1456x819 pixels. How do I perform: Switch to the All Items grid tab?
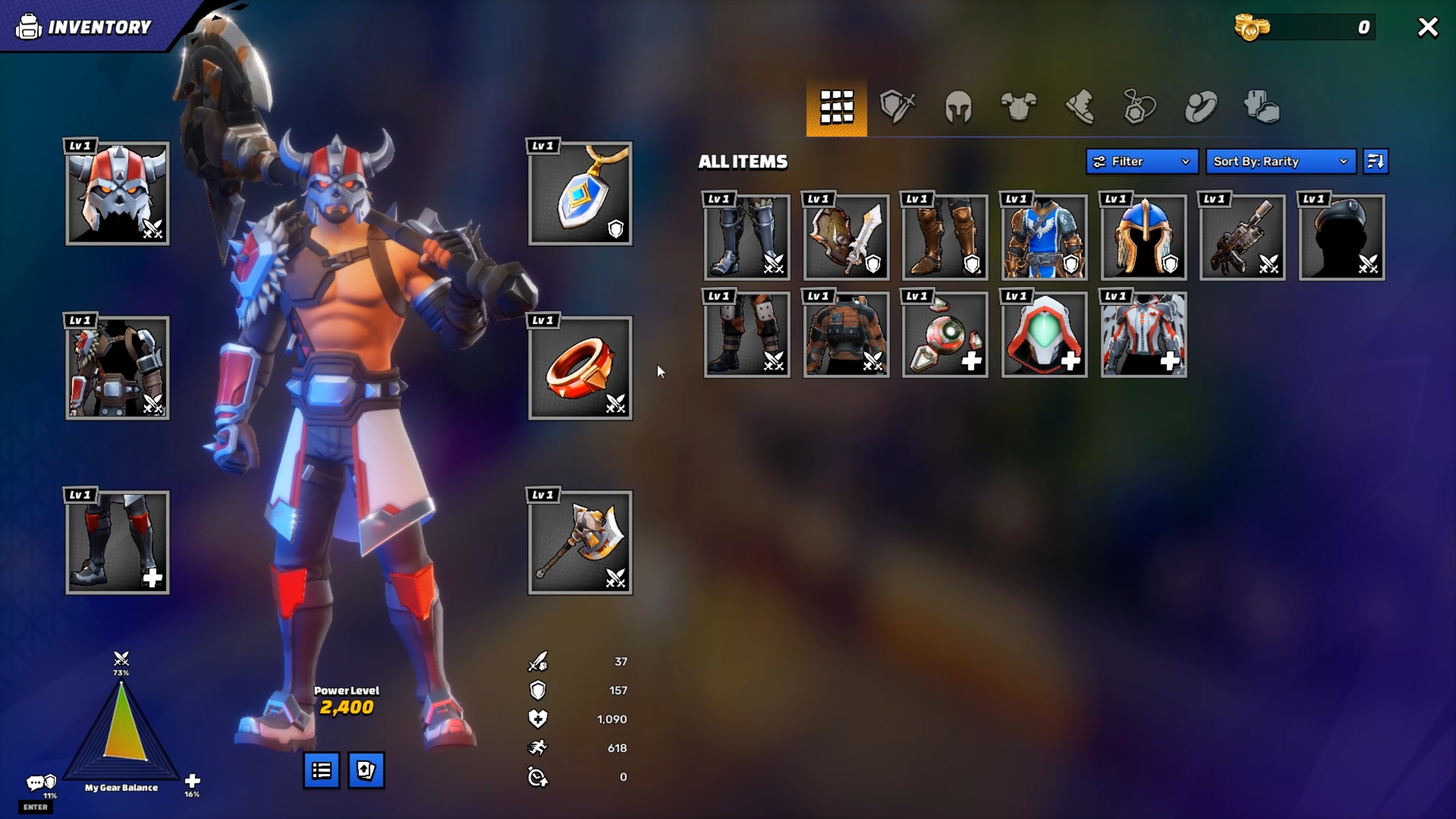coord(836,107)
